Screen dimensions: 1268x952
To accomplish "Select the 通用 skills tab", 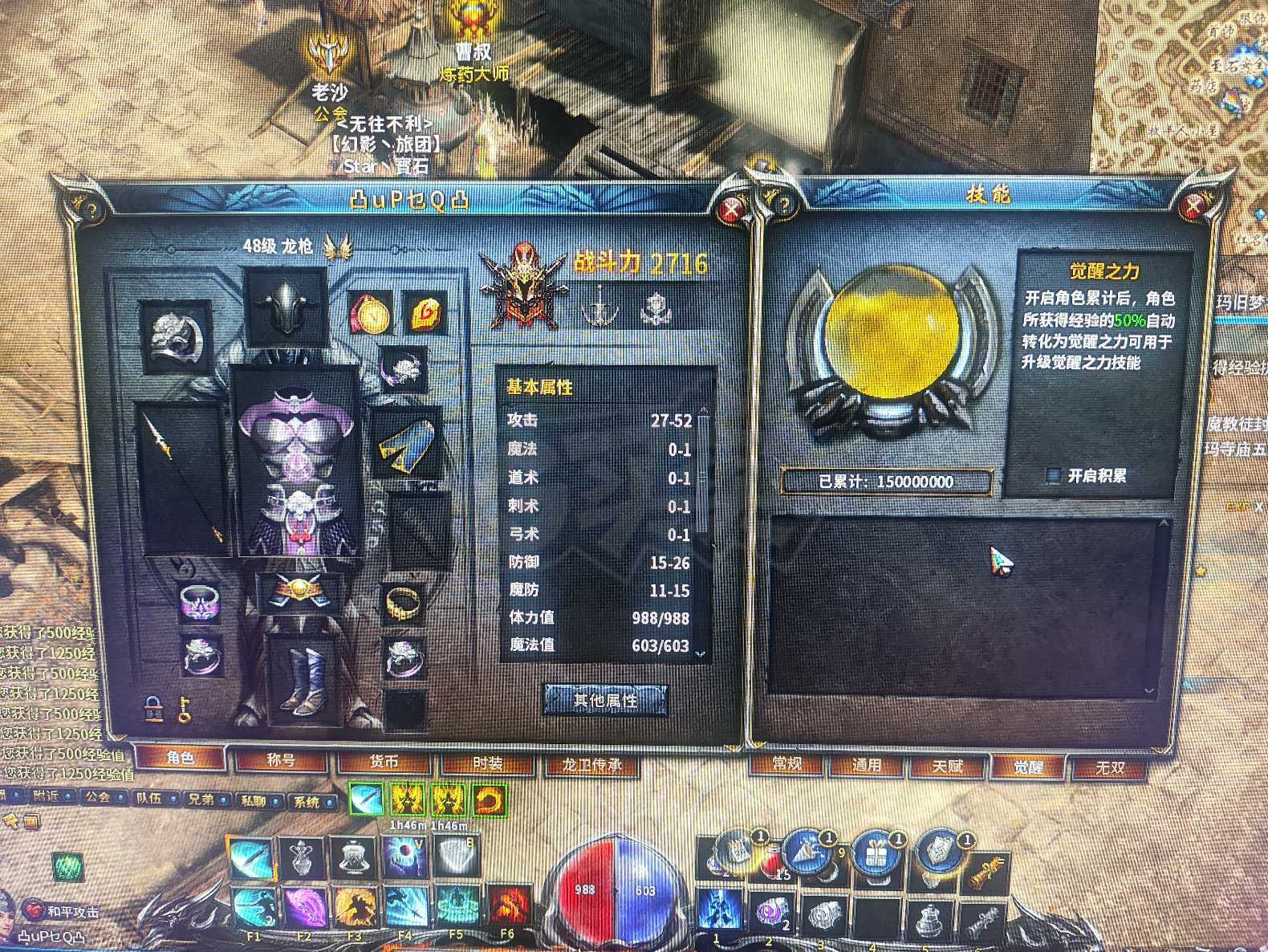I will [867, 765].
